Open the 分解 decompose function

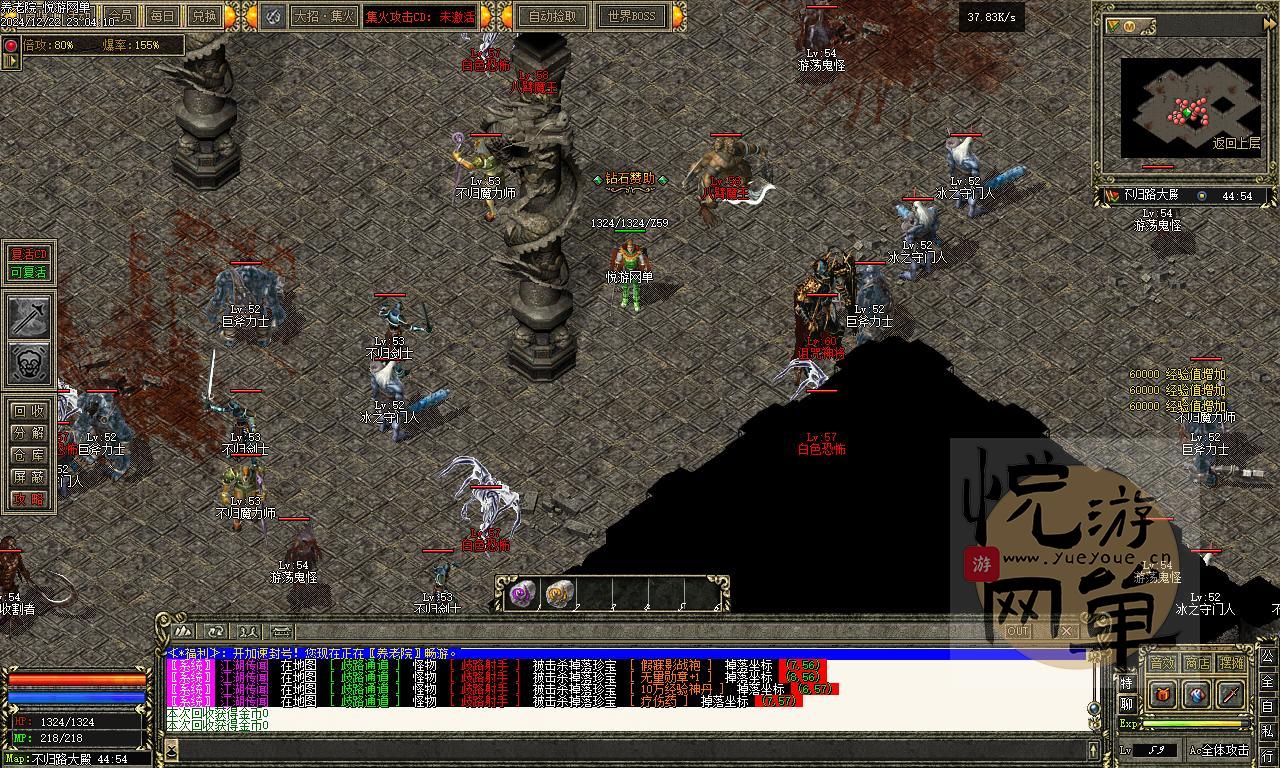click(x=28, y=433)
